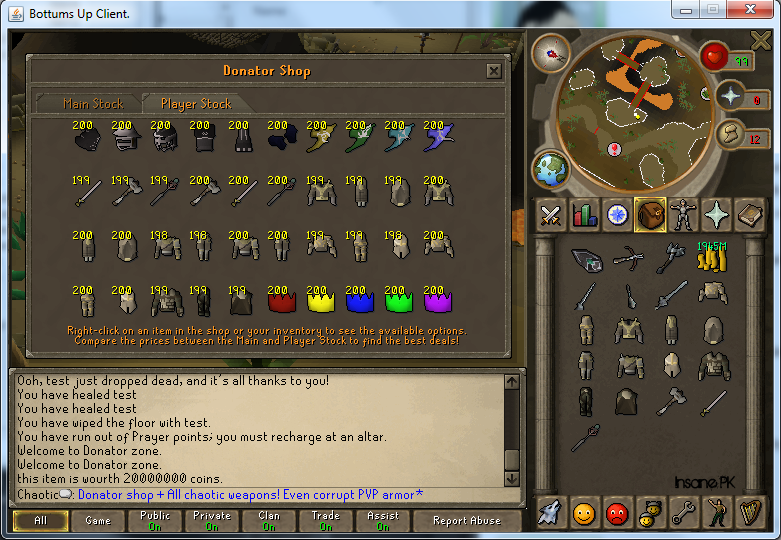Click the green partyhat in shop
Screen dimensions: 781x540
(396, 300)
